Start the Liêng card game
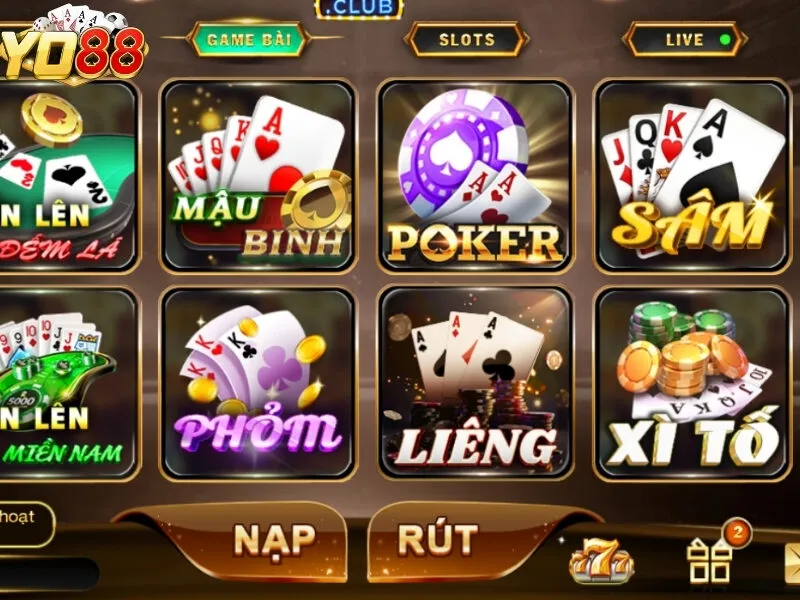Image resolution: width=800 pixels, height=600 pixels. (475, 384)
